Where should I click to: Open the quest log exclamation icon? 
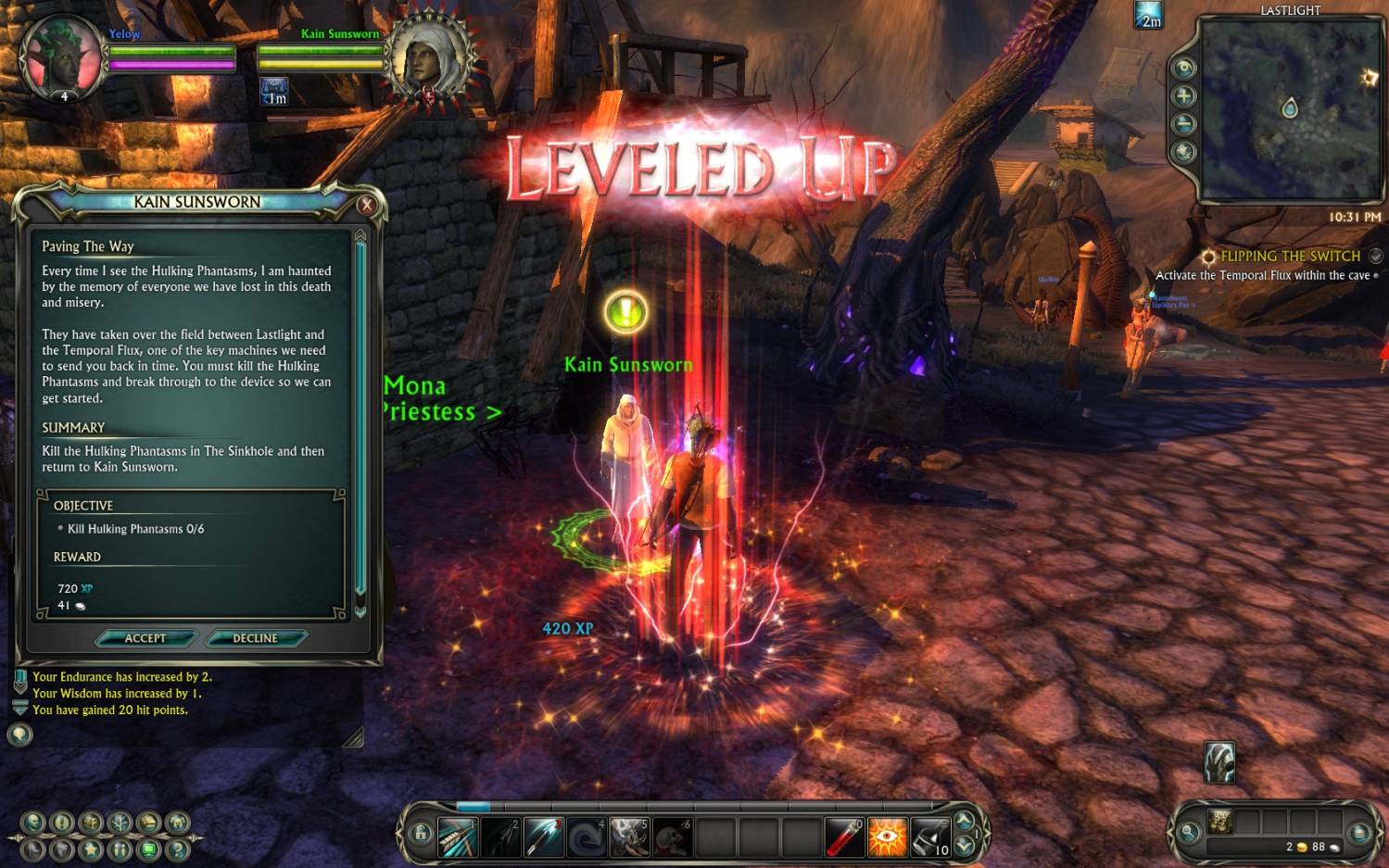tap(62, 822)
